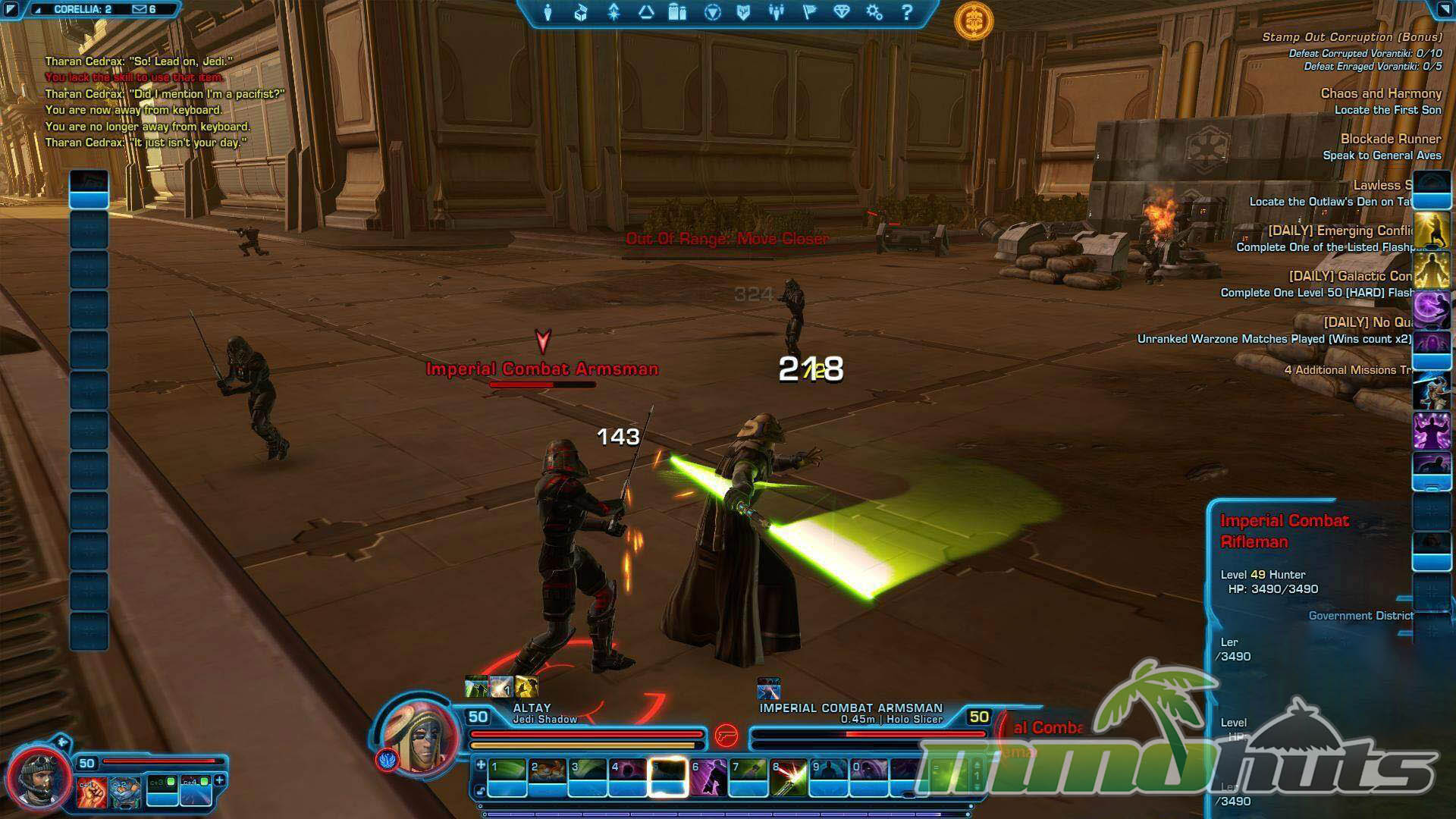The width and height of the screenshot is (1456, 819).
Task: Track the Chaos and Harmony mission
Action: pyautogui.click(x=1380, y=93)
